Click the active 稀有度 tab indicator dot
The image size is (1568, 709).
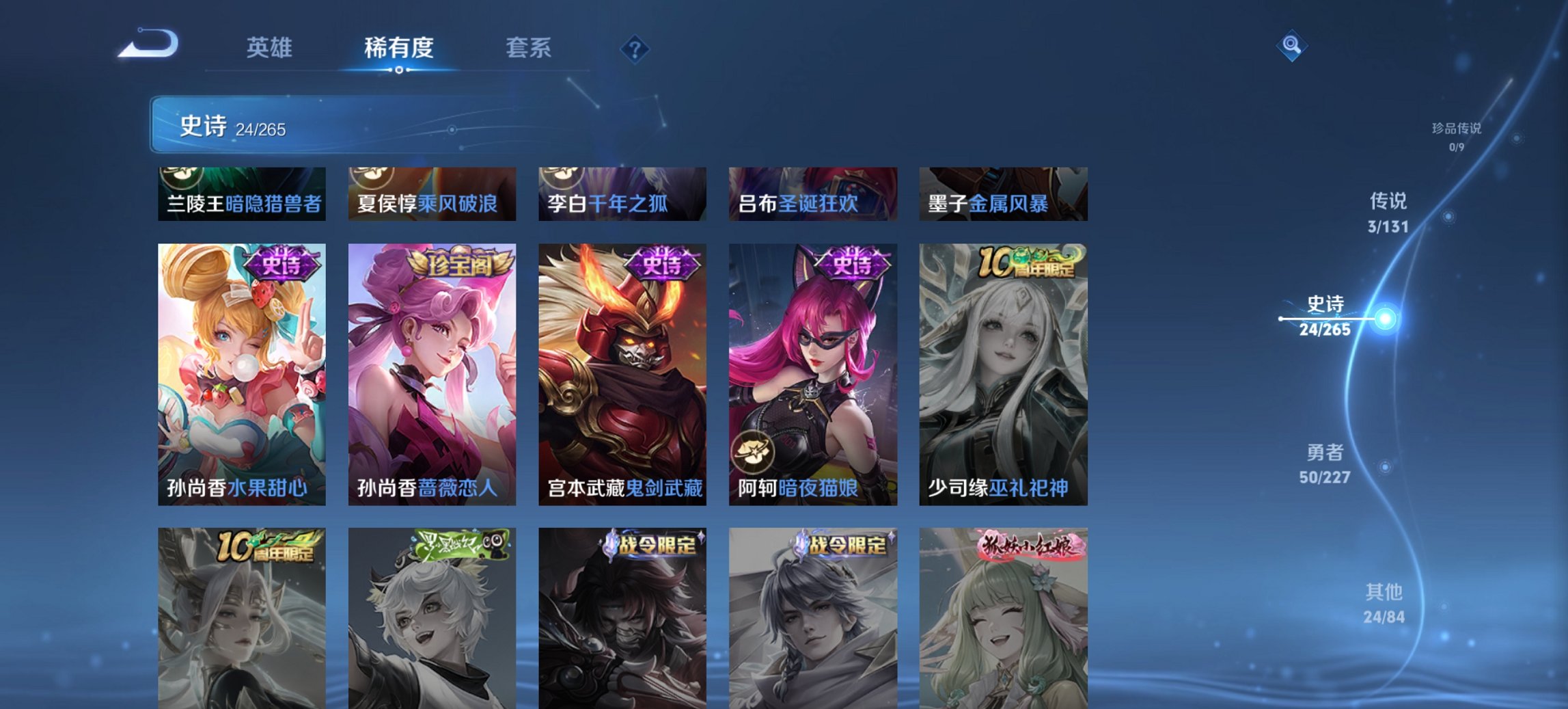pyautogui.click(x=399, y=70)
